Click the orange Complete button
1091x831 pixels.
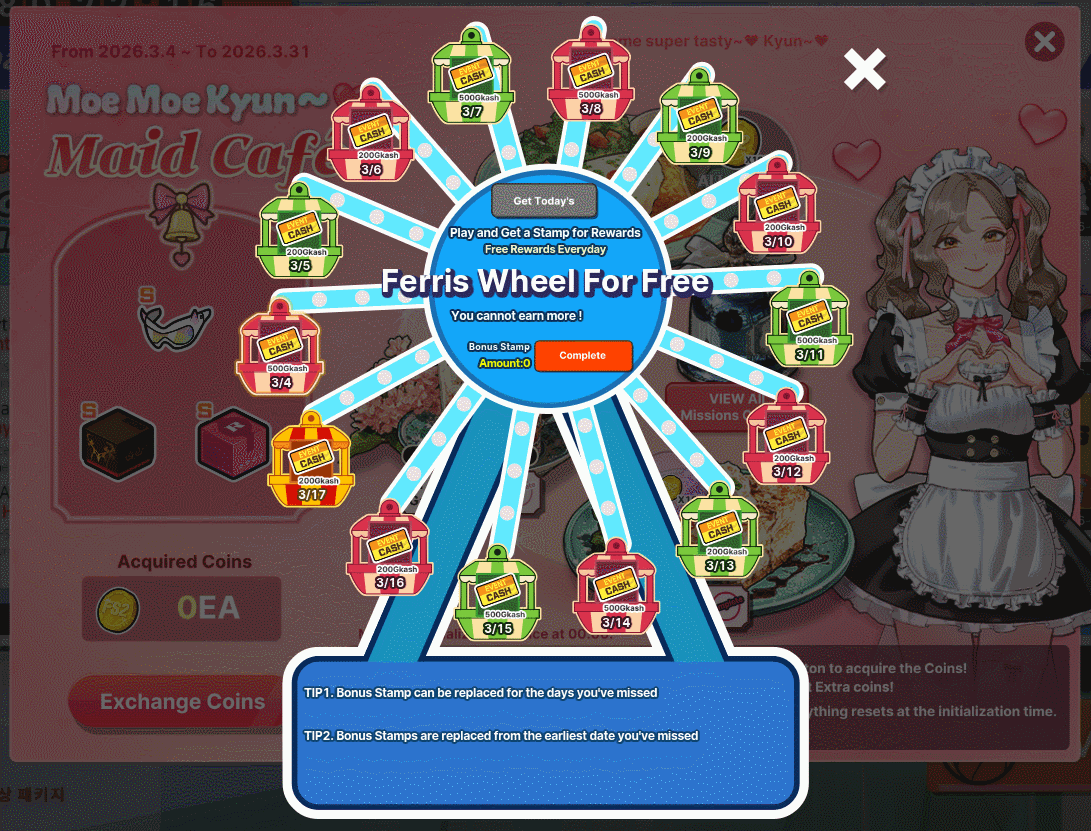click(x=583, y=356)
